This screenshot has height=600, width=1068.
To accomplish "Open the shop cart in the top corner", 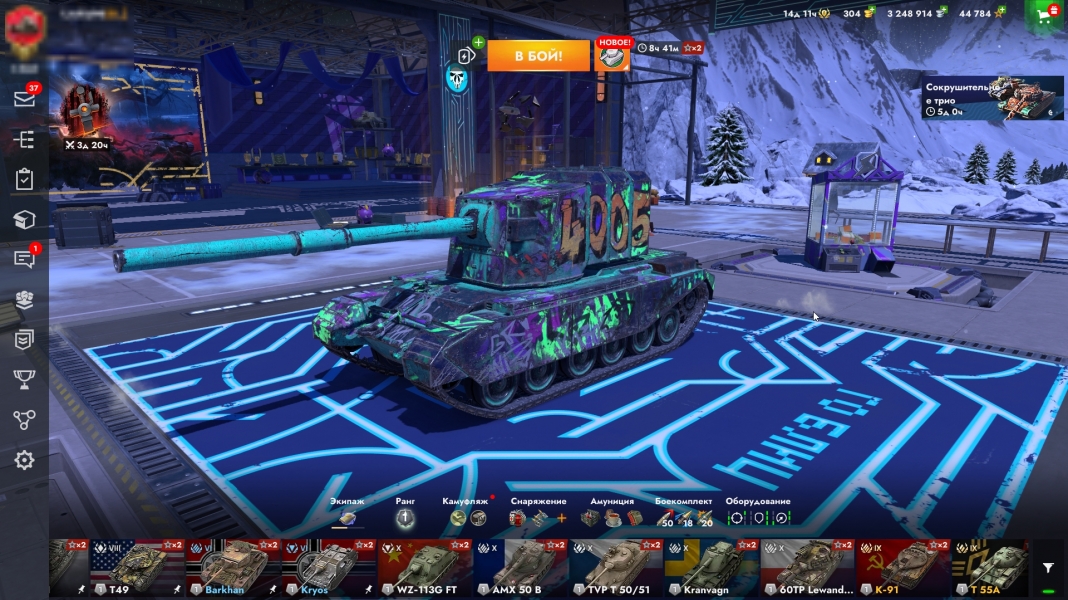I will 1046,15.
